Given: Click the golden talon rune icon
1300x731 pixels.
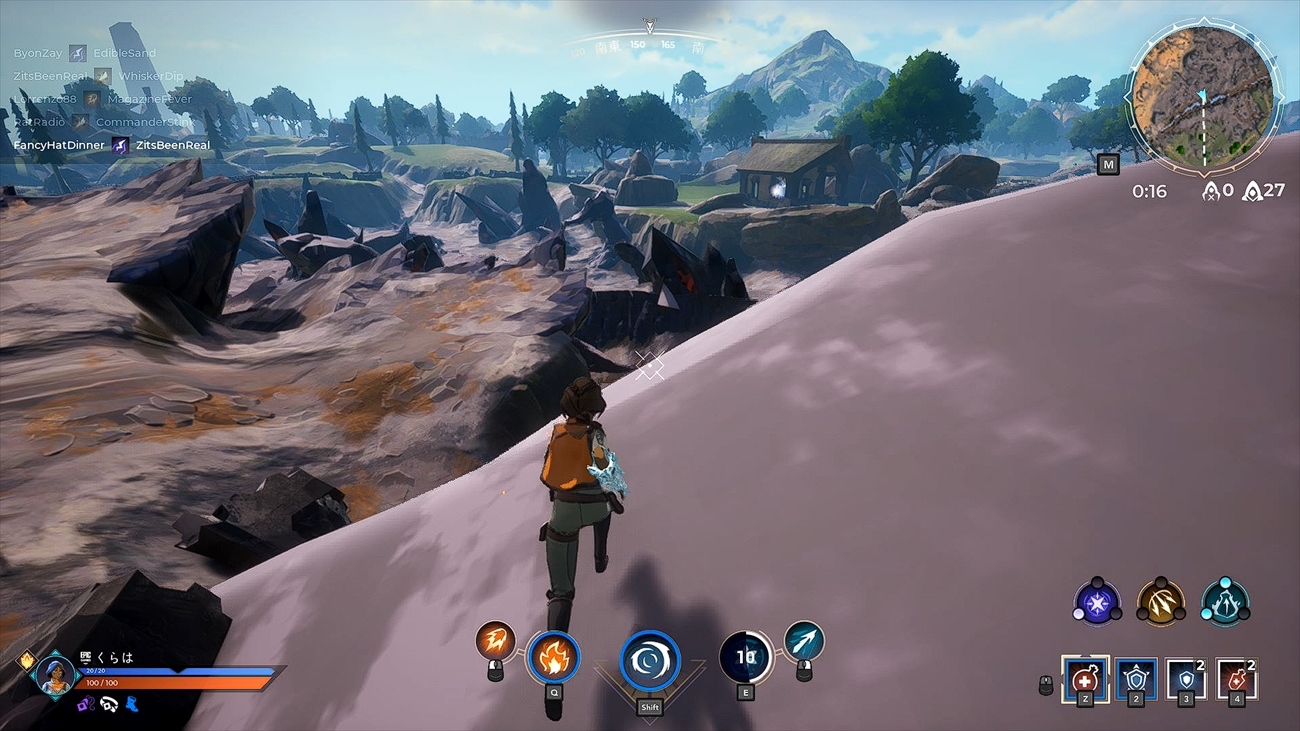Looking at the screenshot, I should [x=1164, y=601].
